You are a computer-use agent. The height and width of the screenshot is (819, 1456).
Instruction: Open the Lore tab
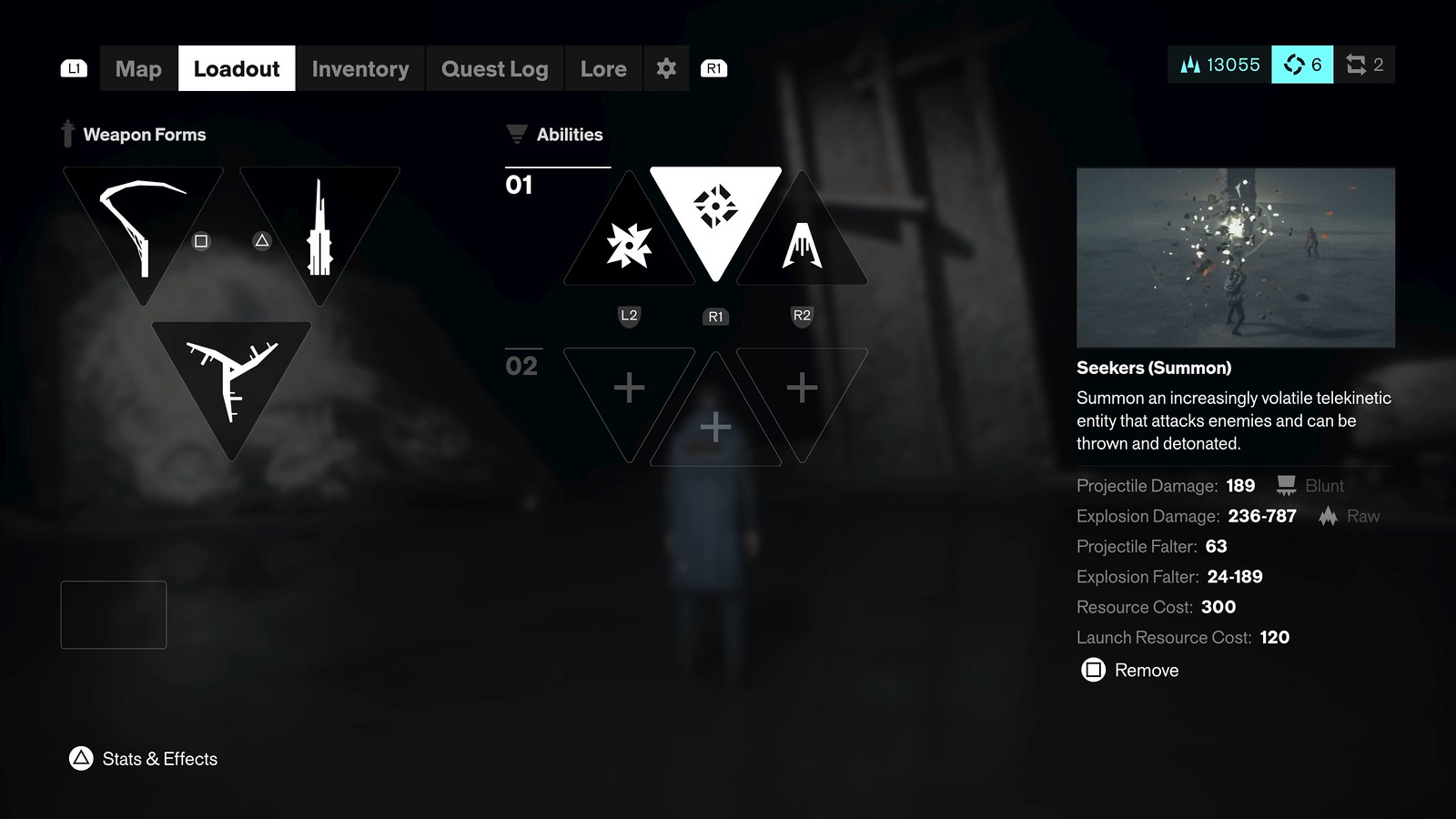602,68
